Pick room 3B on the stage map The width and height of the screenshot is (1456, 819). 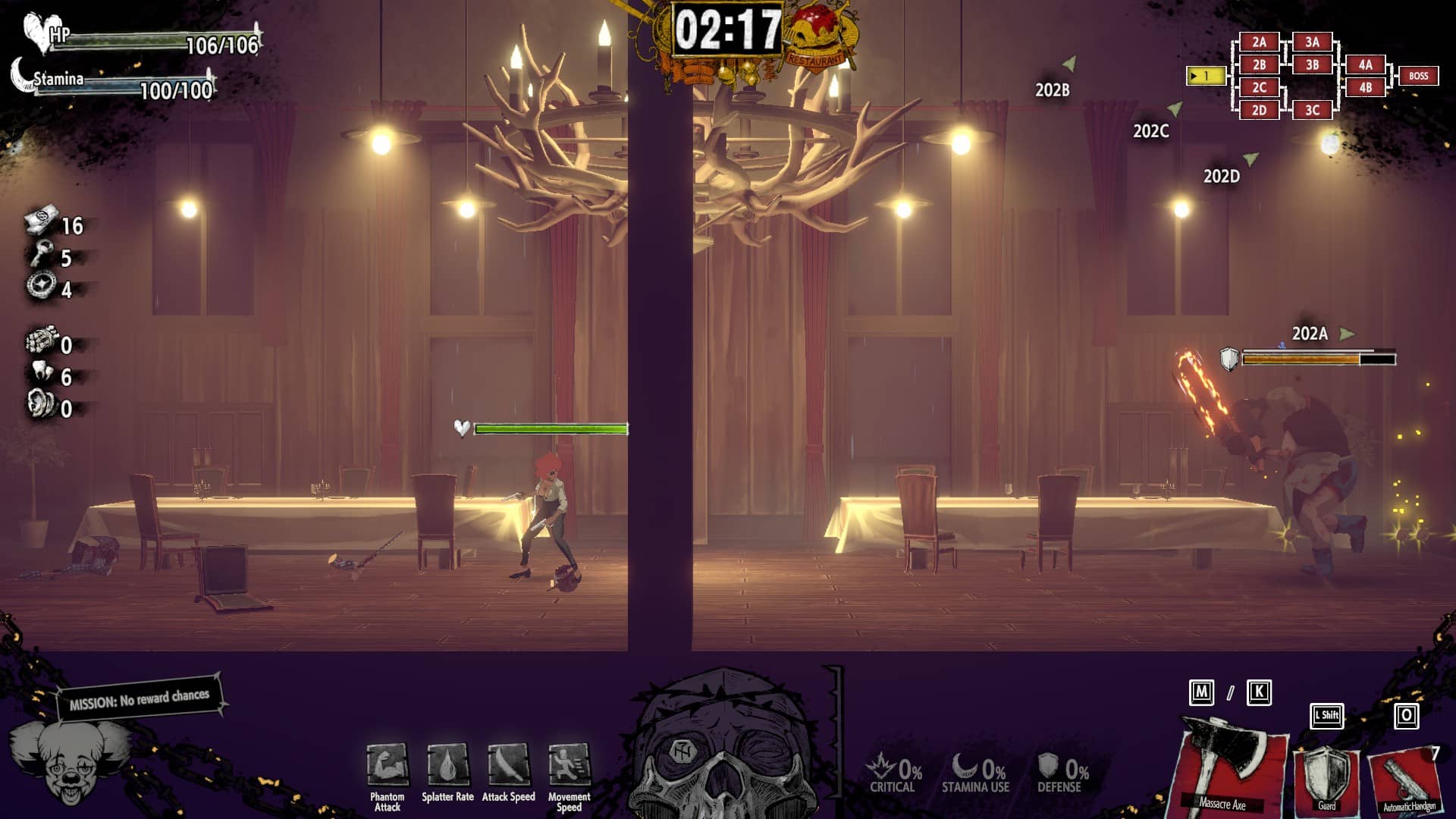pyautogui.click(x=1312, y=65)
